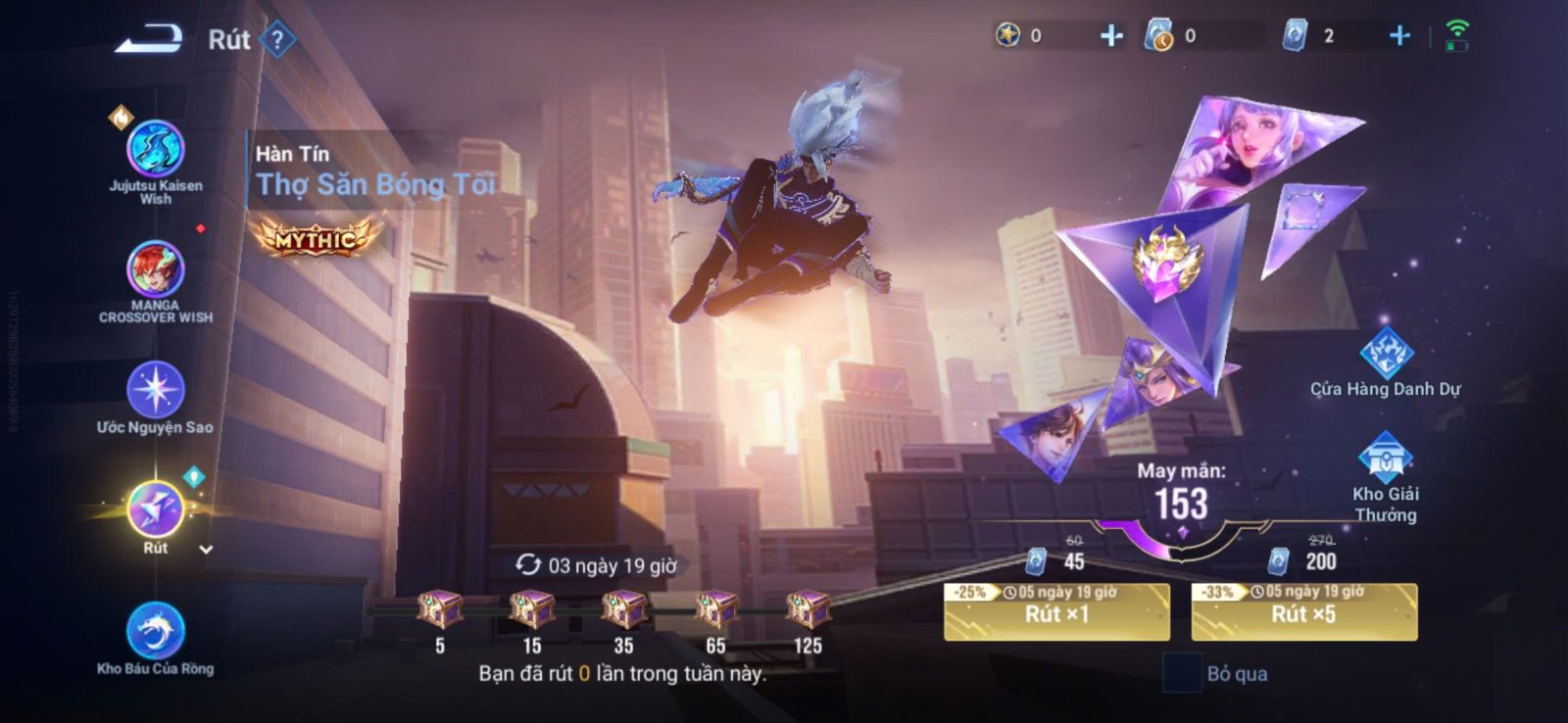Expand the Rút tab dropdown arrow

[206, 550]
